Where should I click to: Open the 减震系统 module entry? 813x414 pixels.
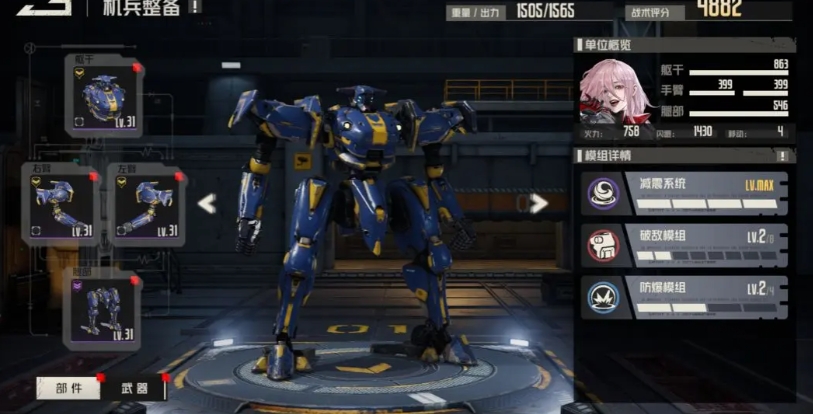pyautogui.click(x=685, y=193)
